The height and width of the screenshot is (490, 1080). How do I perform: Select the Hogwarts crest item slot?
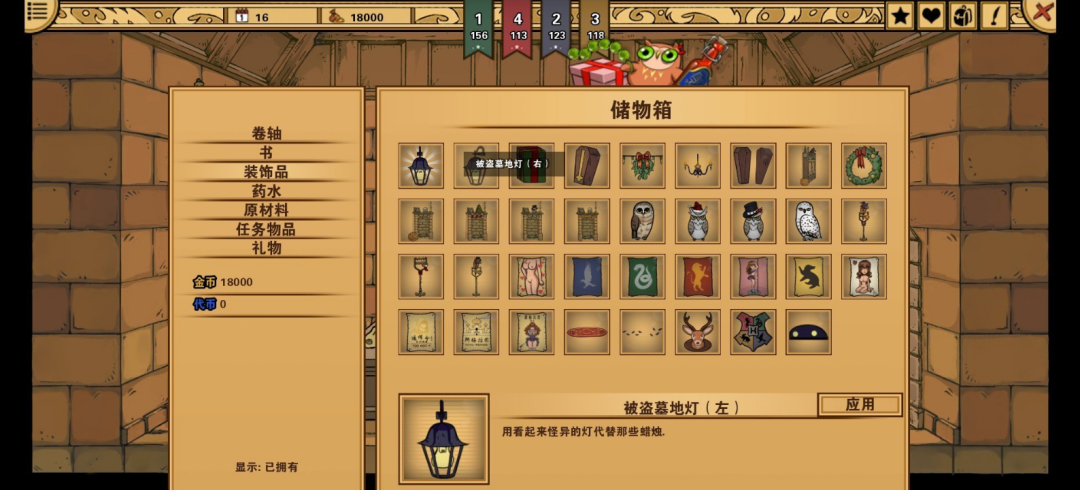[x=753, y=332]
